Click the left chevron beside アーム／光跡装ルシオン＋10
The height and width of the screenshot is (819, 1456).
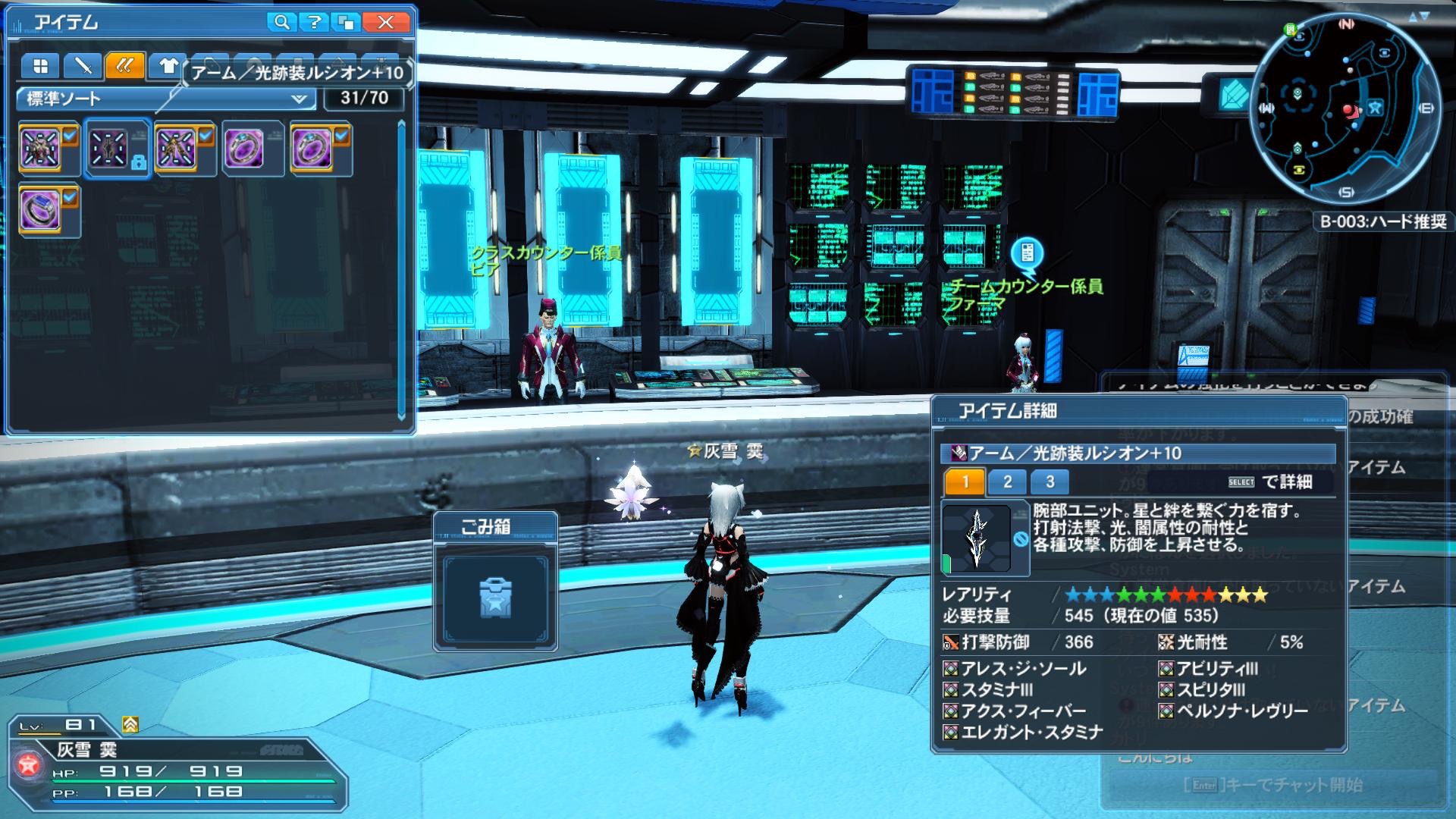(184, 73)
